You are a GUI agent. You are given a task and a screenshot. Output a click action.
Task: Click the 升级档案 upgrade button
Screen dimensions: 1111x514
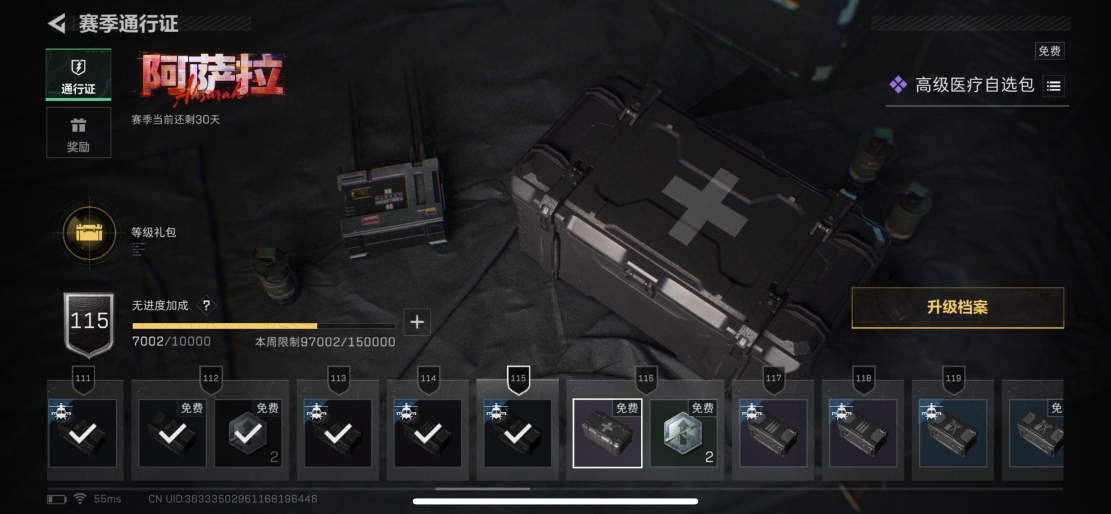point(957,308)
